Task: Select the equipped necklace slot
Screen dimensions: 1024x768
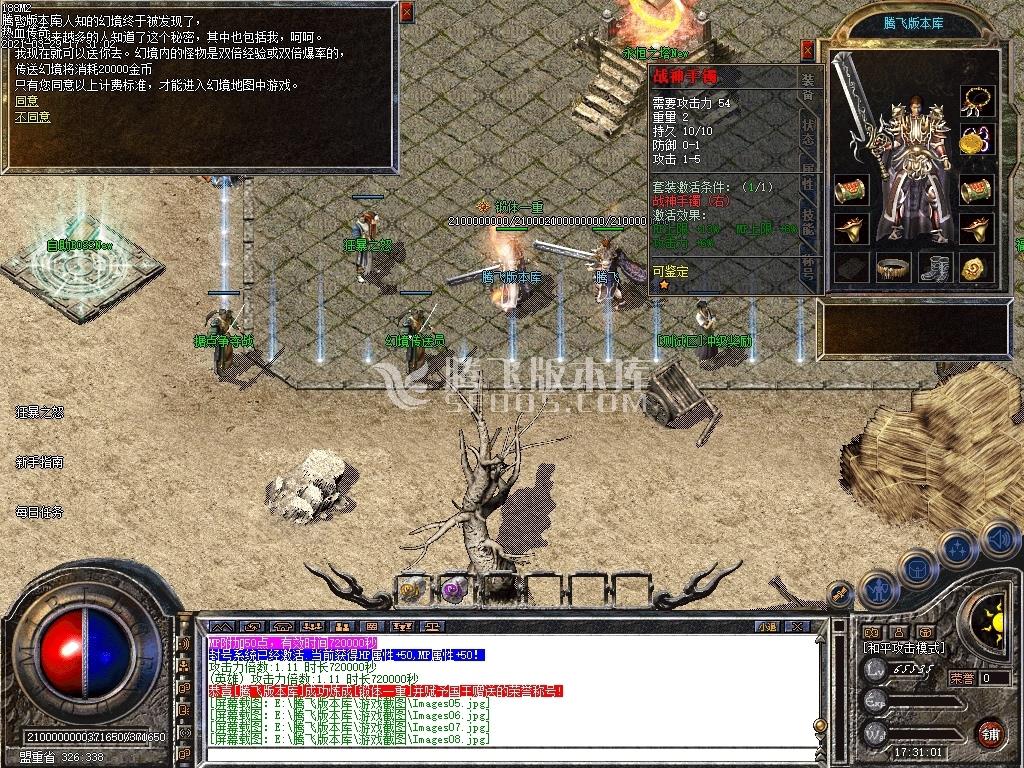Action: [x=977, y=101]
